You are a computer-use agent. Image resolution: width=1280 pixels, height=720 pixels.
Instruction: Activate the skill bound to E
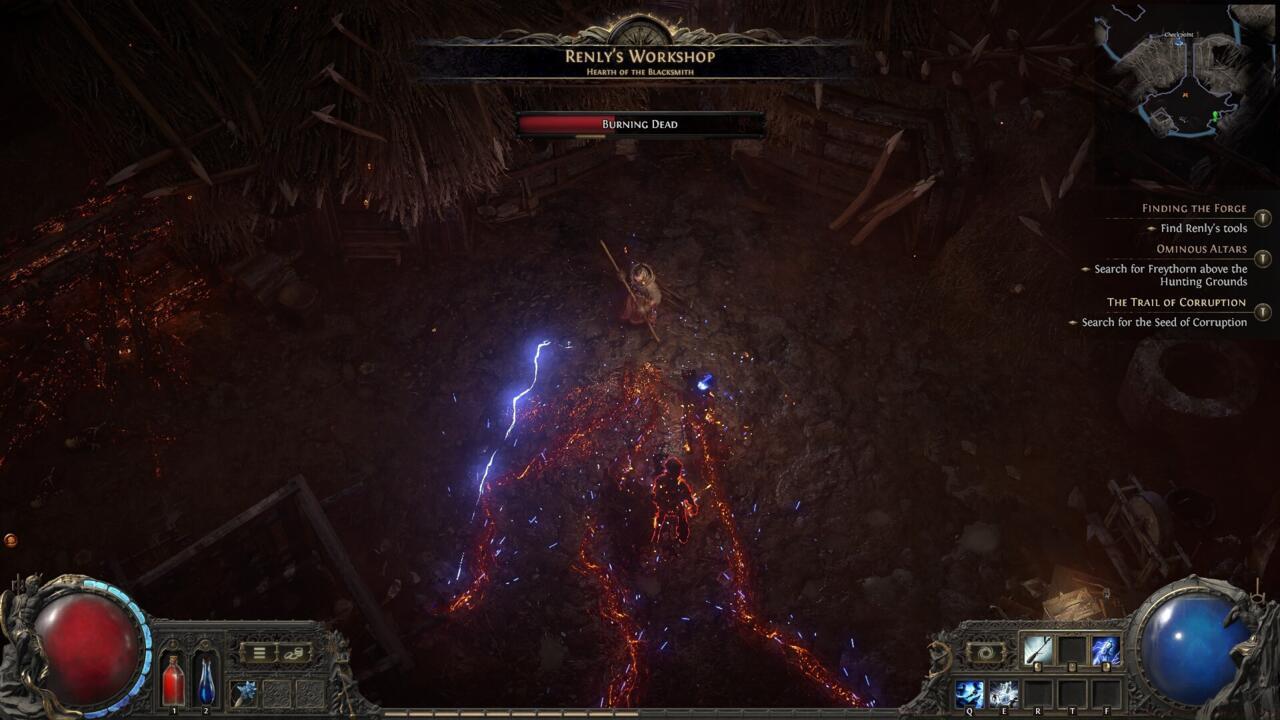(1003, 693)
